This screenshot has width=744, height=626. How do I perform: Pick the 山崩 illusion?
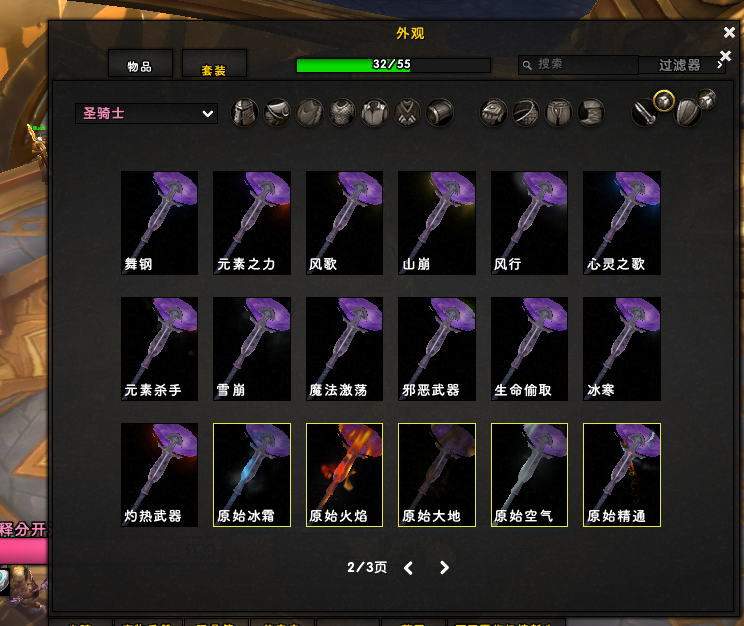437,223
